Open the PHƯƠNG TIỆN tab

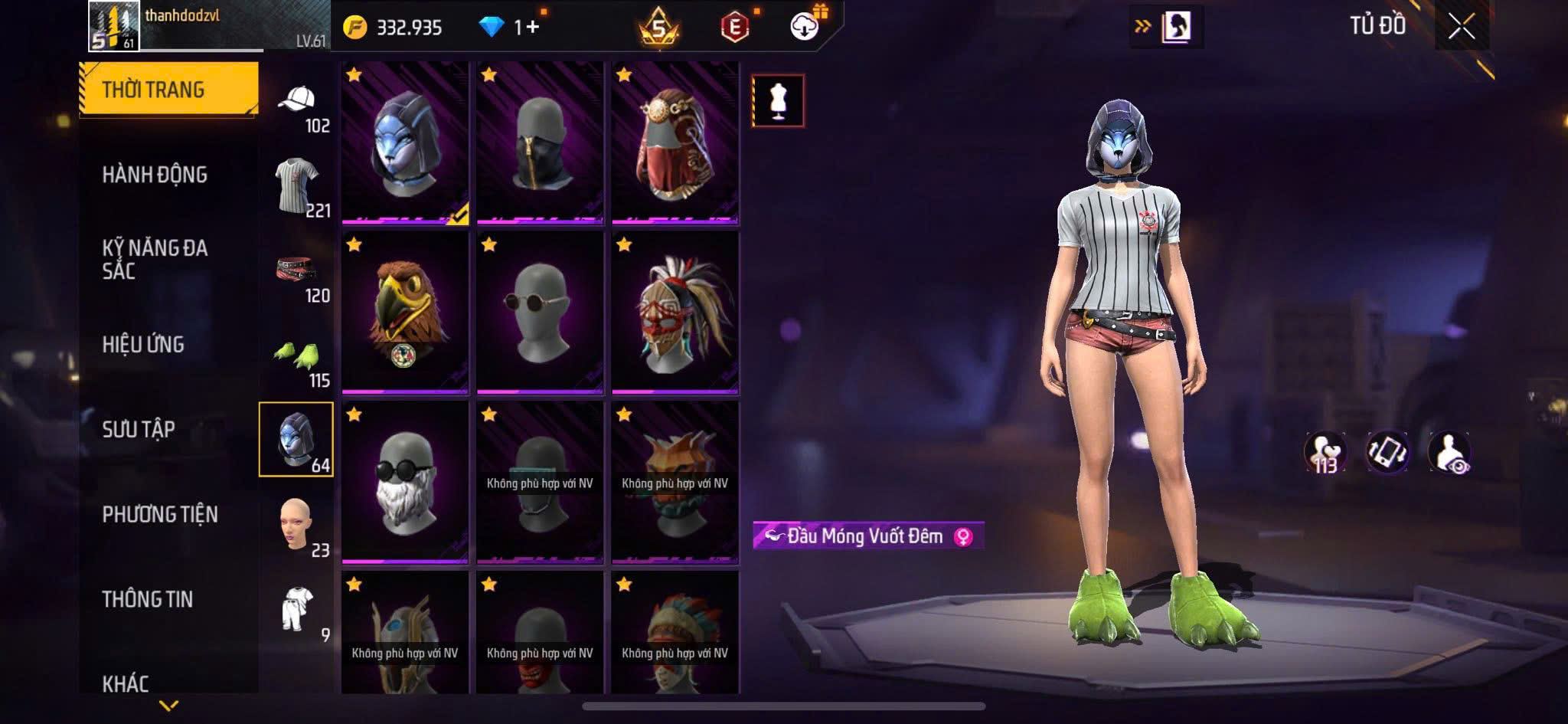pyautogui.click(x=160, y=514)
